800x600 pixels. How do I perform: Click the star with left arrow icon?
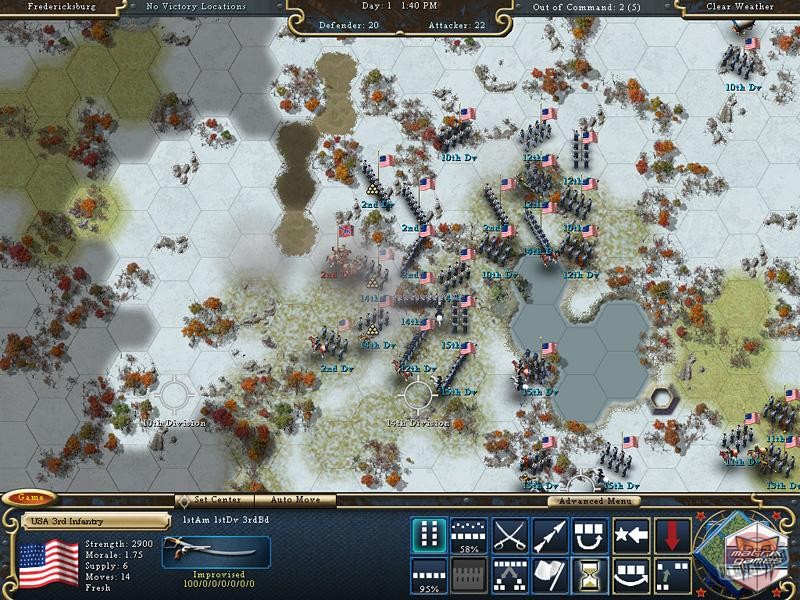631,535
